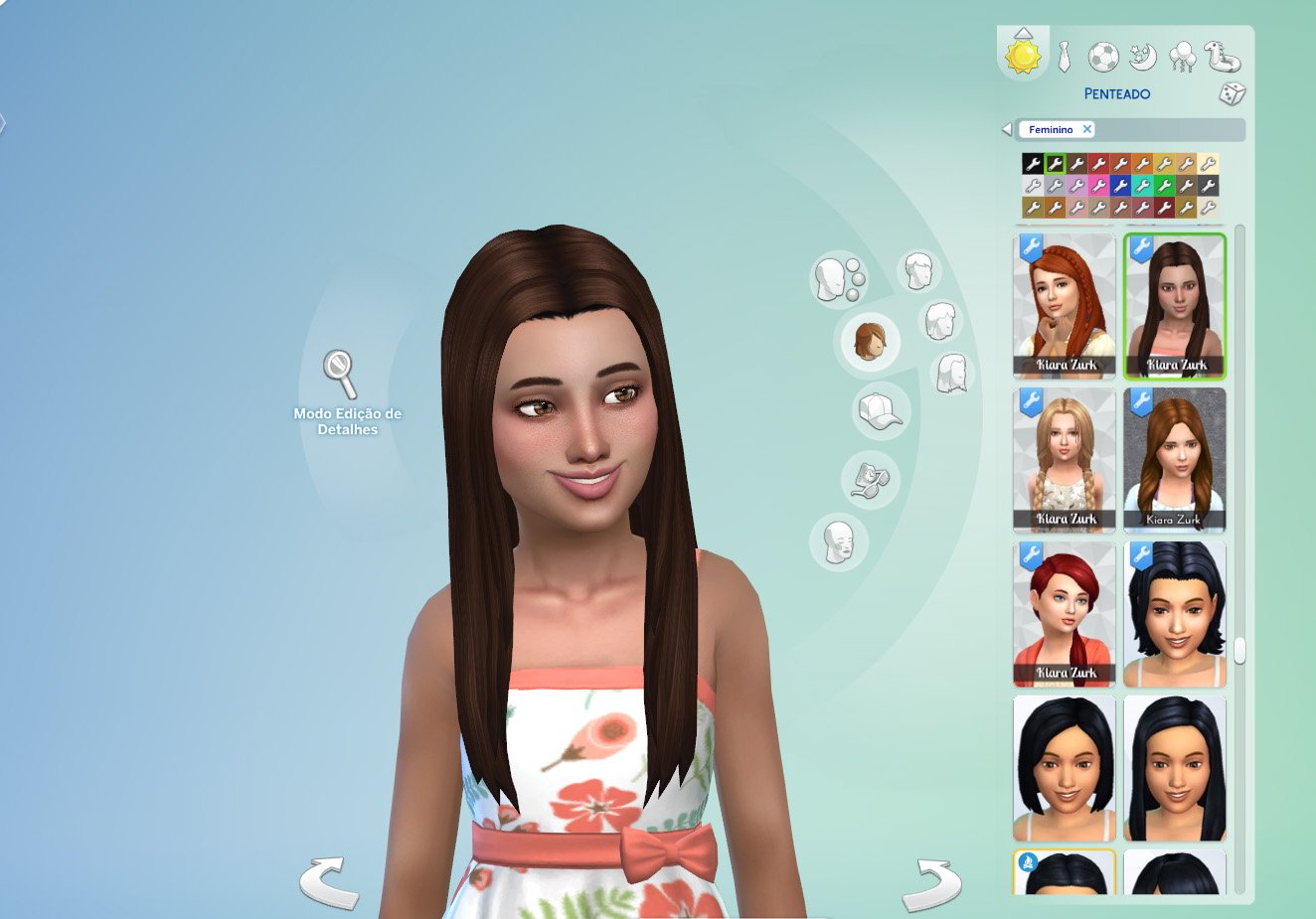Collapse the filter panel arrow

point(1006,129)
